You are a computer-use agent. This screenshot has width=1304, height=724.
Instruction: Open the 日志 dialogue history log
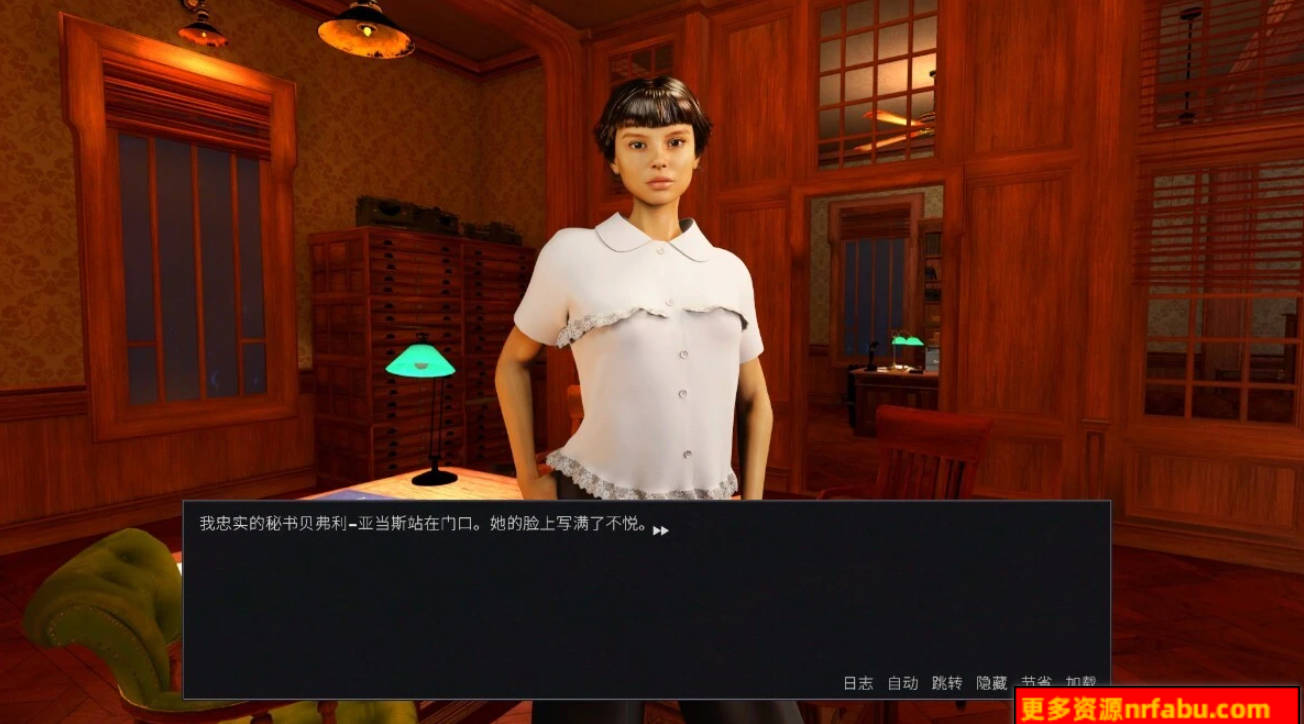click(857, 680)
